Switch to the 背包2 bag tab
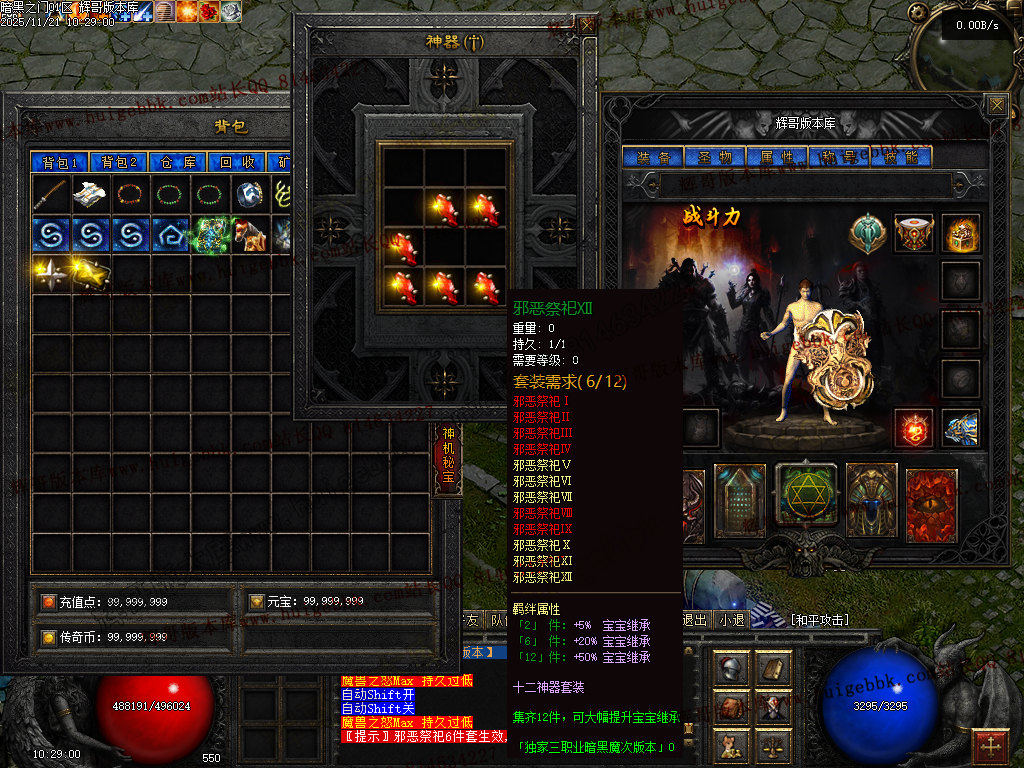Image resolution: width=1024 pixels, height=768 pixels. (119, 162)
